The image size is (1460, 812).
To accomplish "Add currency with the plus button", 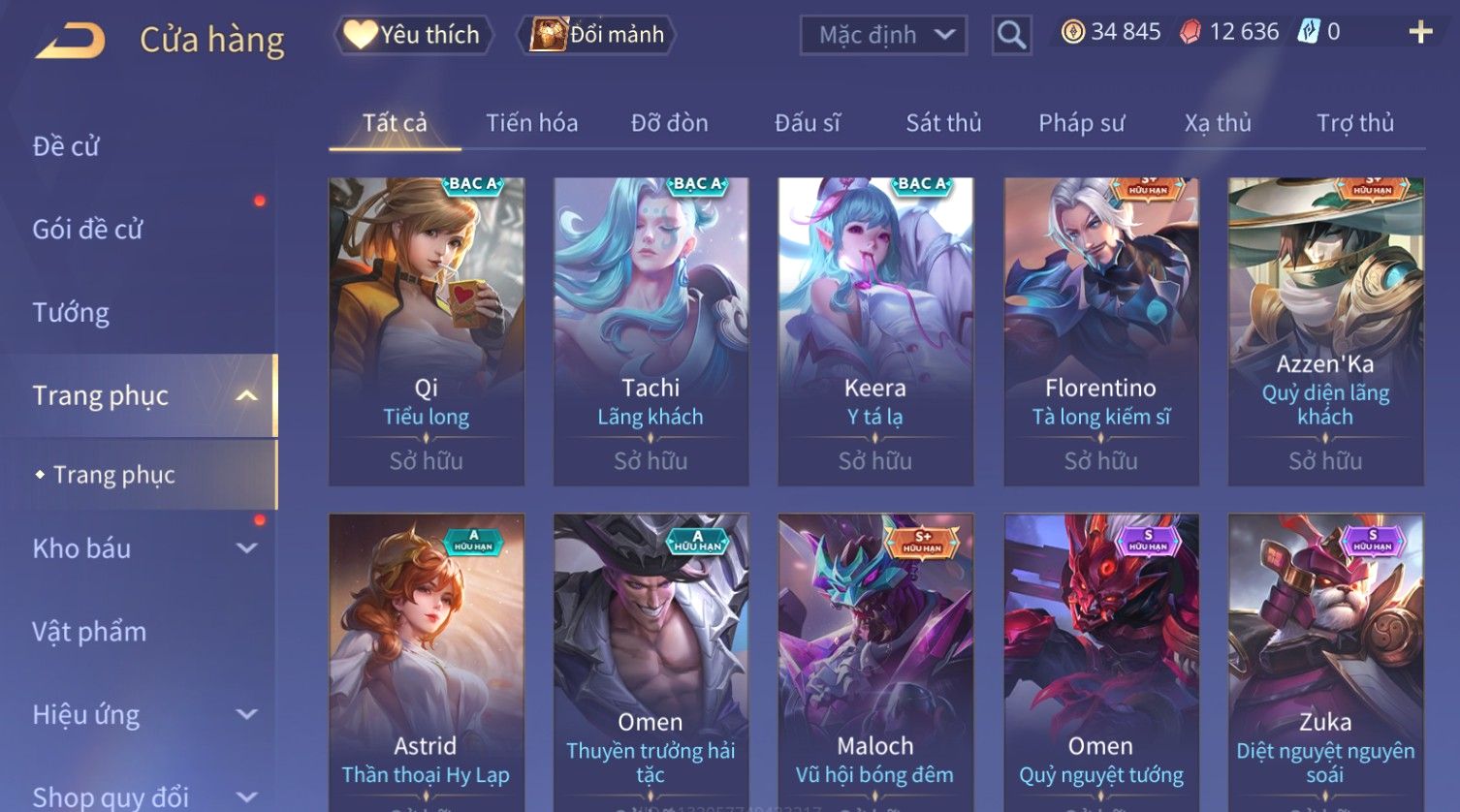I will 1420,33.
